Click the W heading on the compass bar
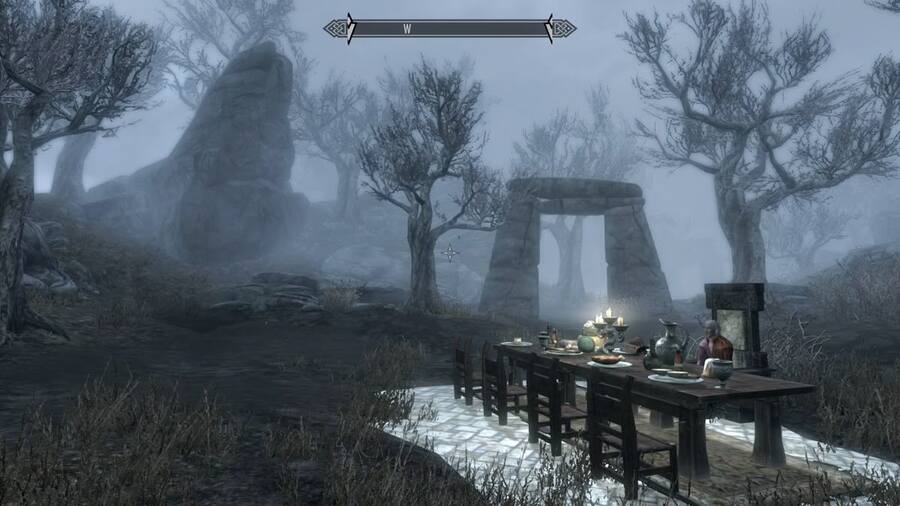Image resolution: width=900 pixels, height=506 pixels. (407, 29)
